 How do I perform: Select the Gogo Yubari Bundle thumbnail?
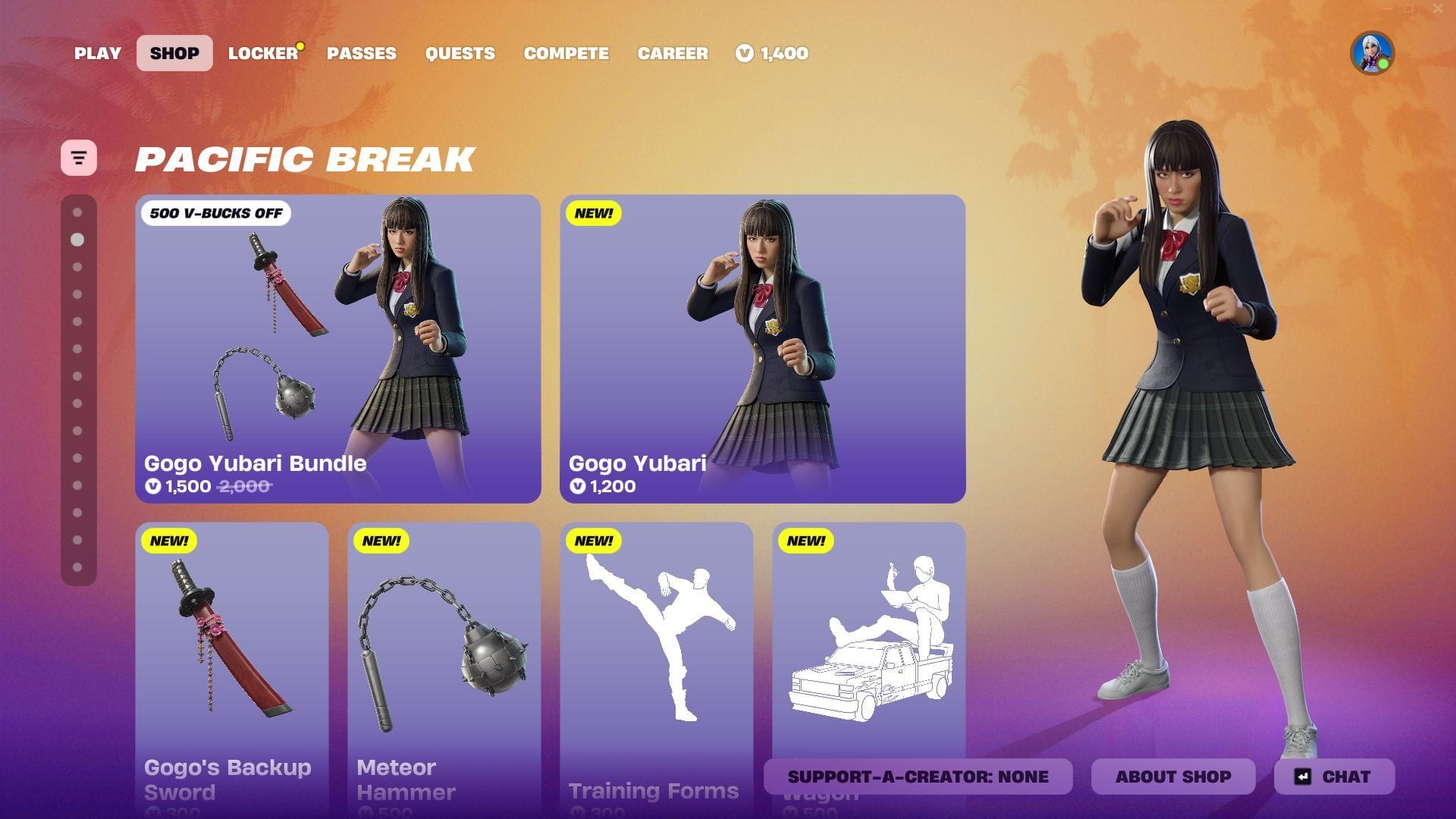click(x=339, y=341)
